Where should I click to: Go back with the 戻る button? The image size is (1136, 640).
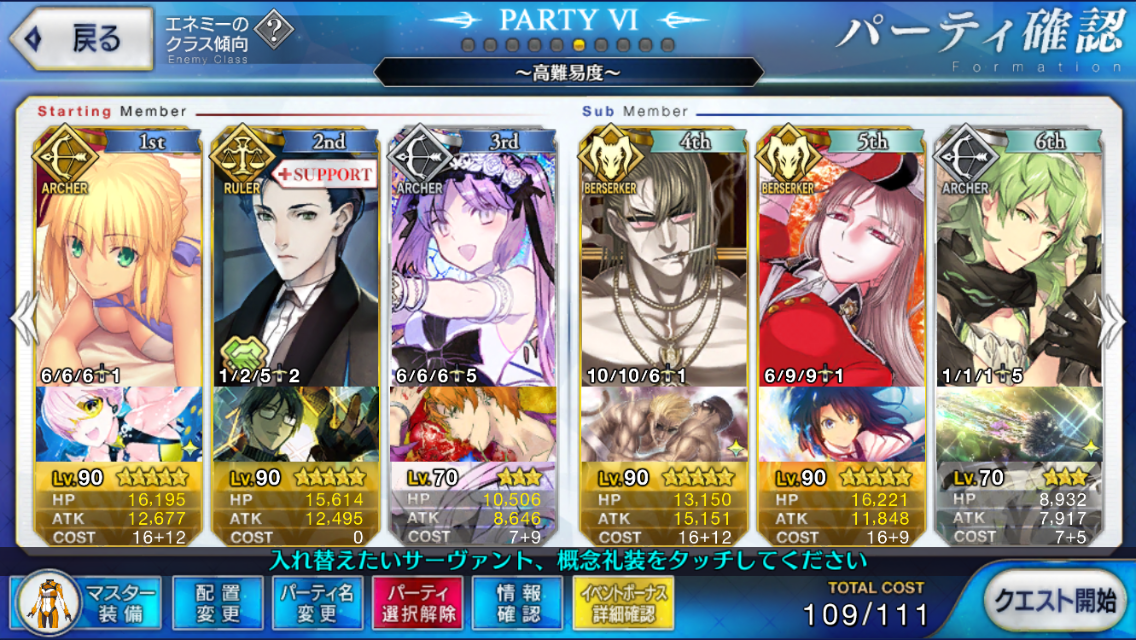(x=82, y=39)
